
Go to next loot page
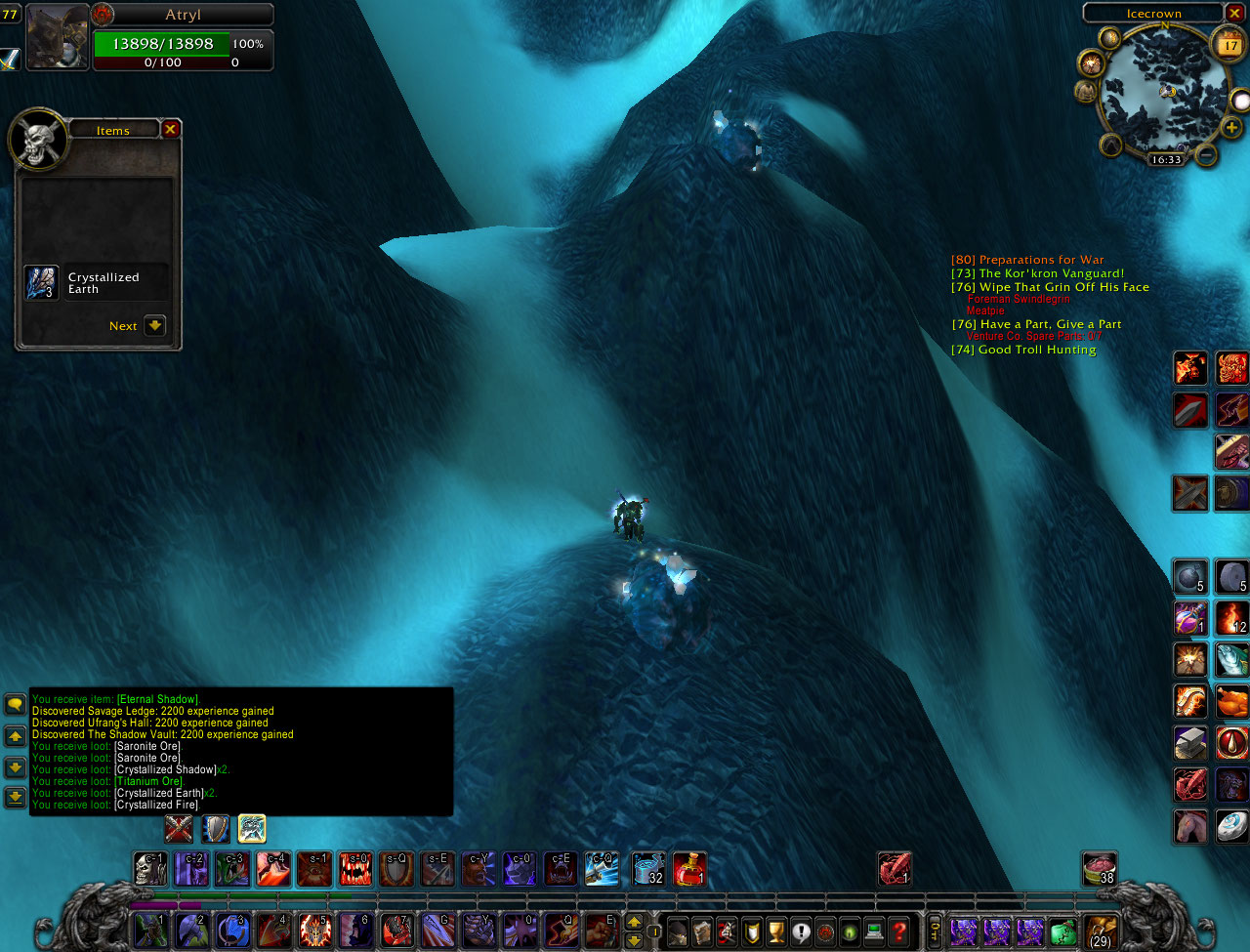tap(154, 325)
